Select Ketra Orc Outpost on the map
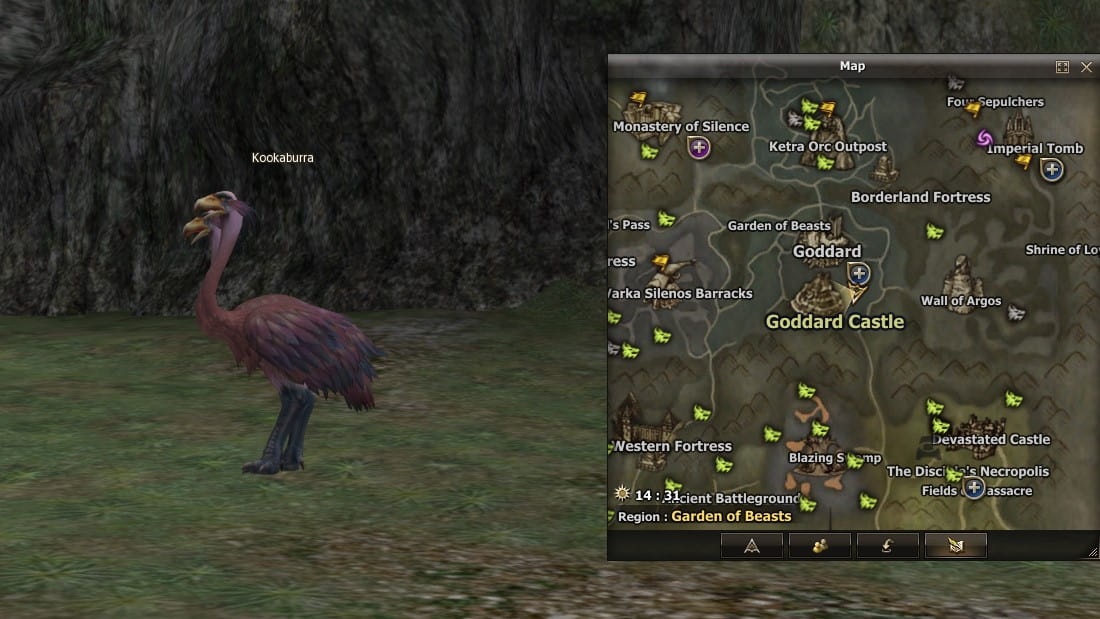1100x619 pixels. tap(827, 147)
